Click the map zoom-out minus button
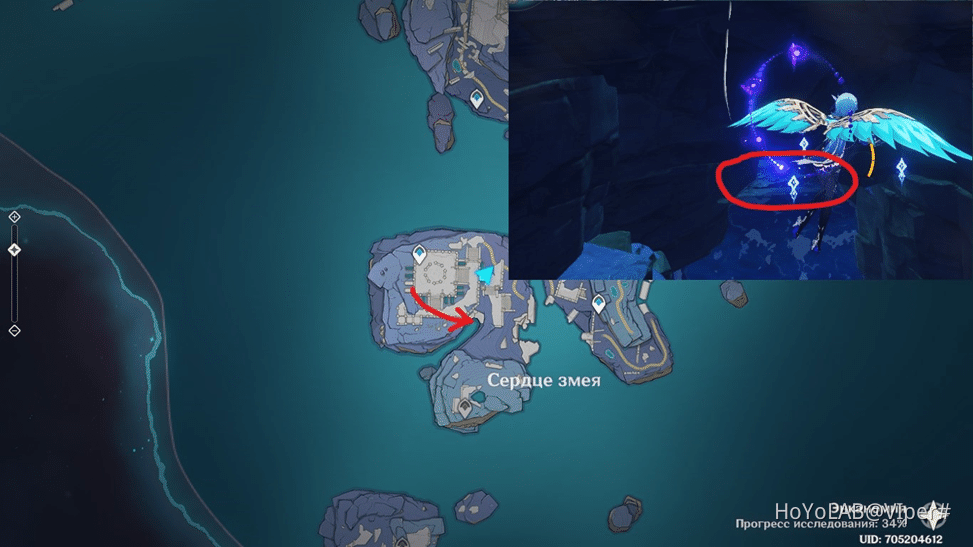Image resolution: width=973 pixels, height=547 pixels. pyautogui.click(x=14, y=330)
